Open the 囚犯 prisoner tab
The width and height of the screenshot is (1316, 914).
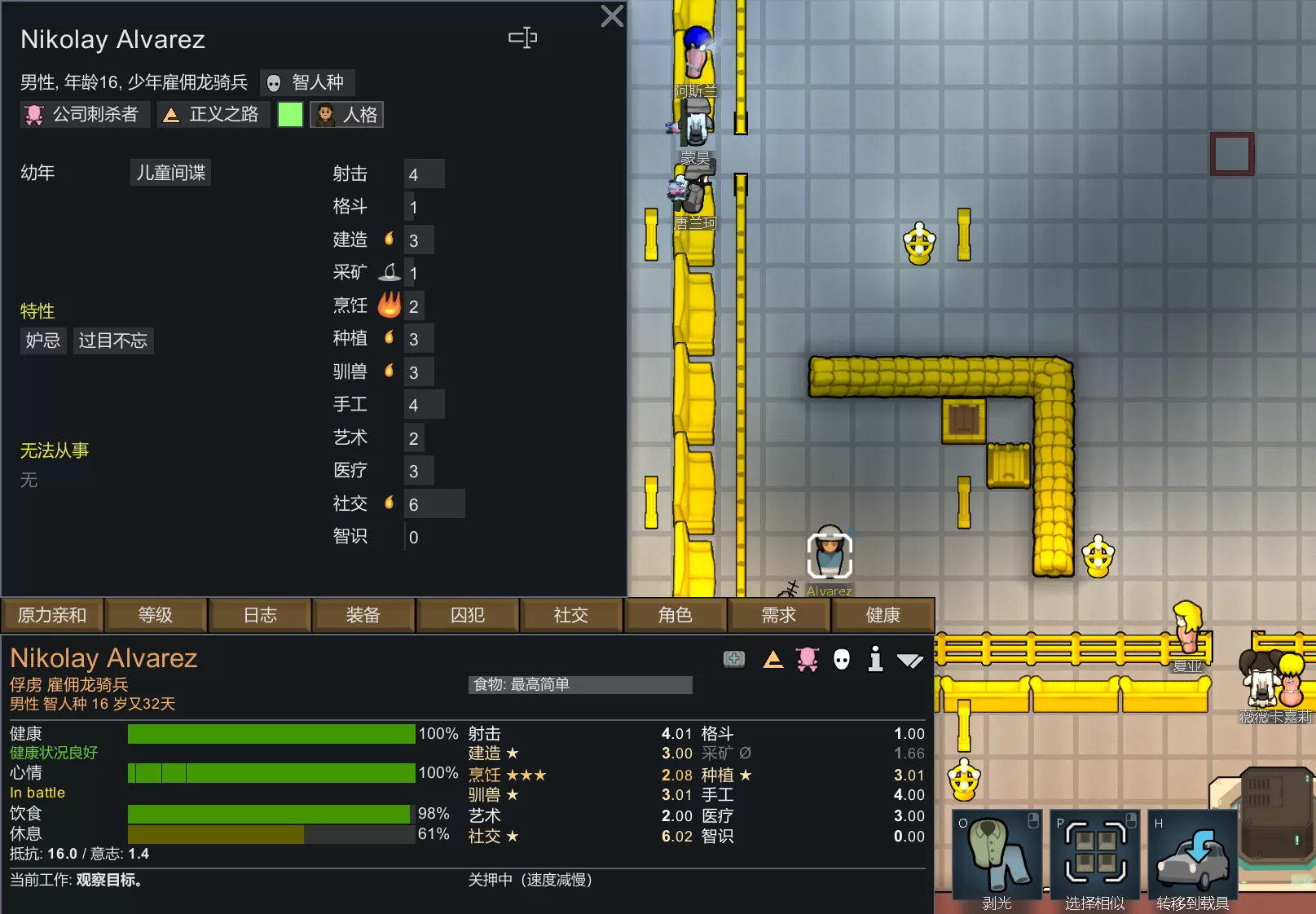(467, 615)
